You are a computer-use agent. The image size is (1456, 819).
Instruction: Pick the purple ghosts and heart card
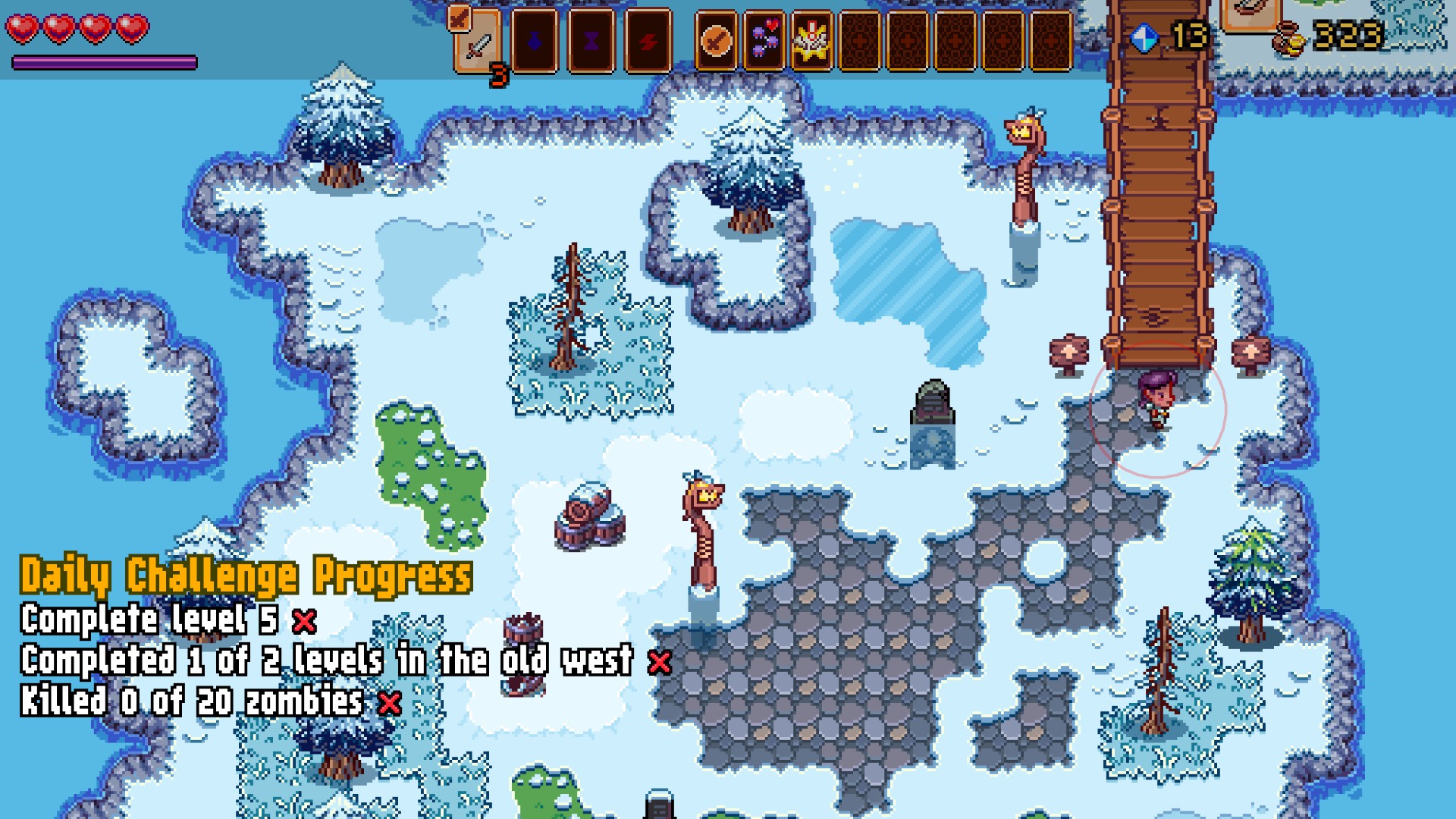coord(764,41)
